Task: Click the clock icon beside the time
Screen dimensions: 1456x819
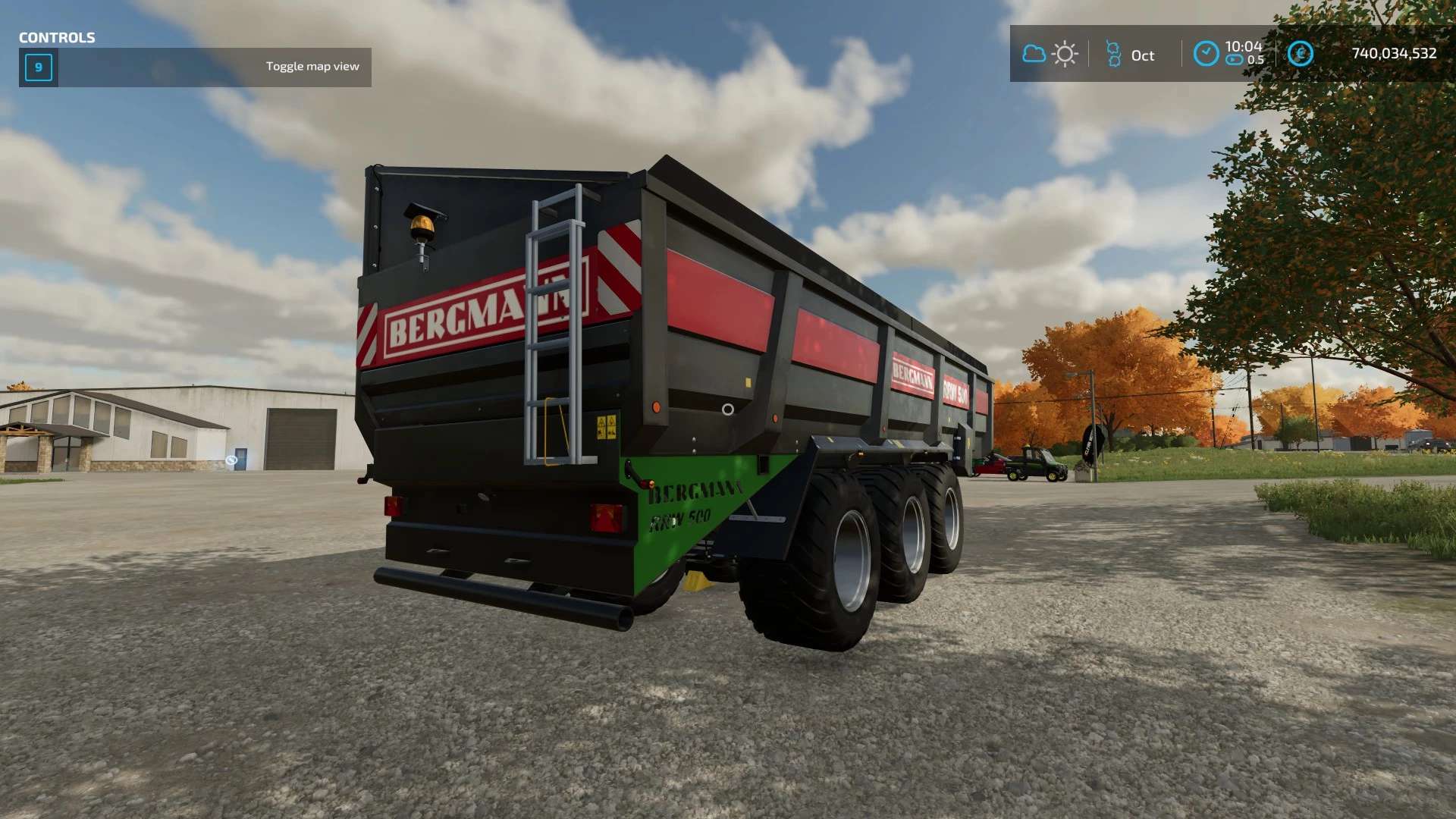Action: click(1206, 54)
